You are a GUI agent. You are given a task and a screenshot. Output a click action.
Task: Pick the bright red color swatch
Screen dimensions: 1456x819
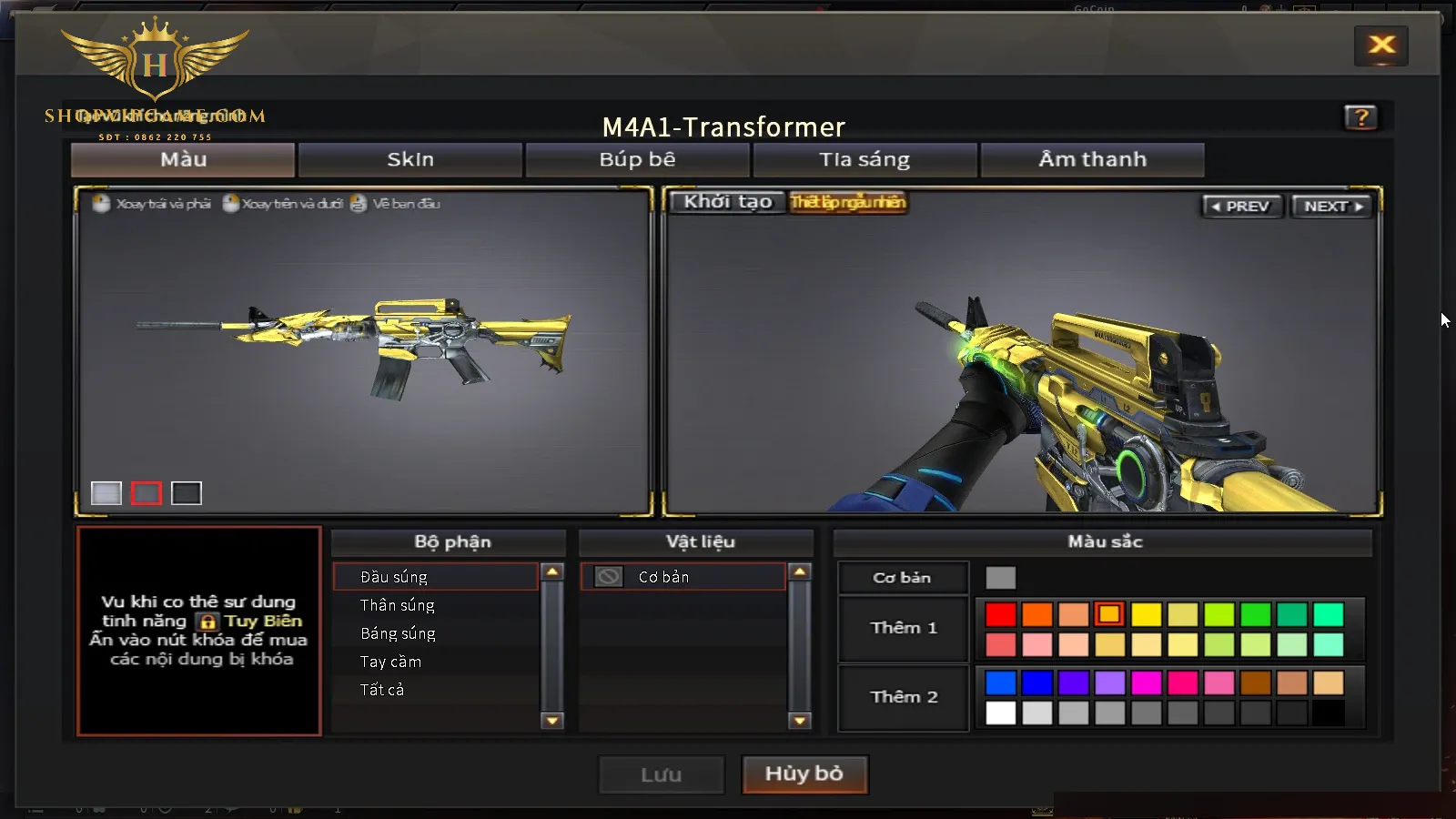[1000, 615]
